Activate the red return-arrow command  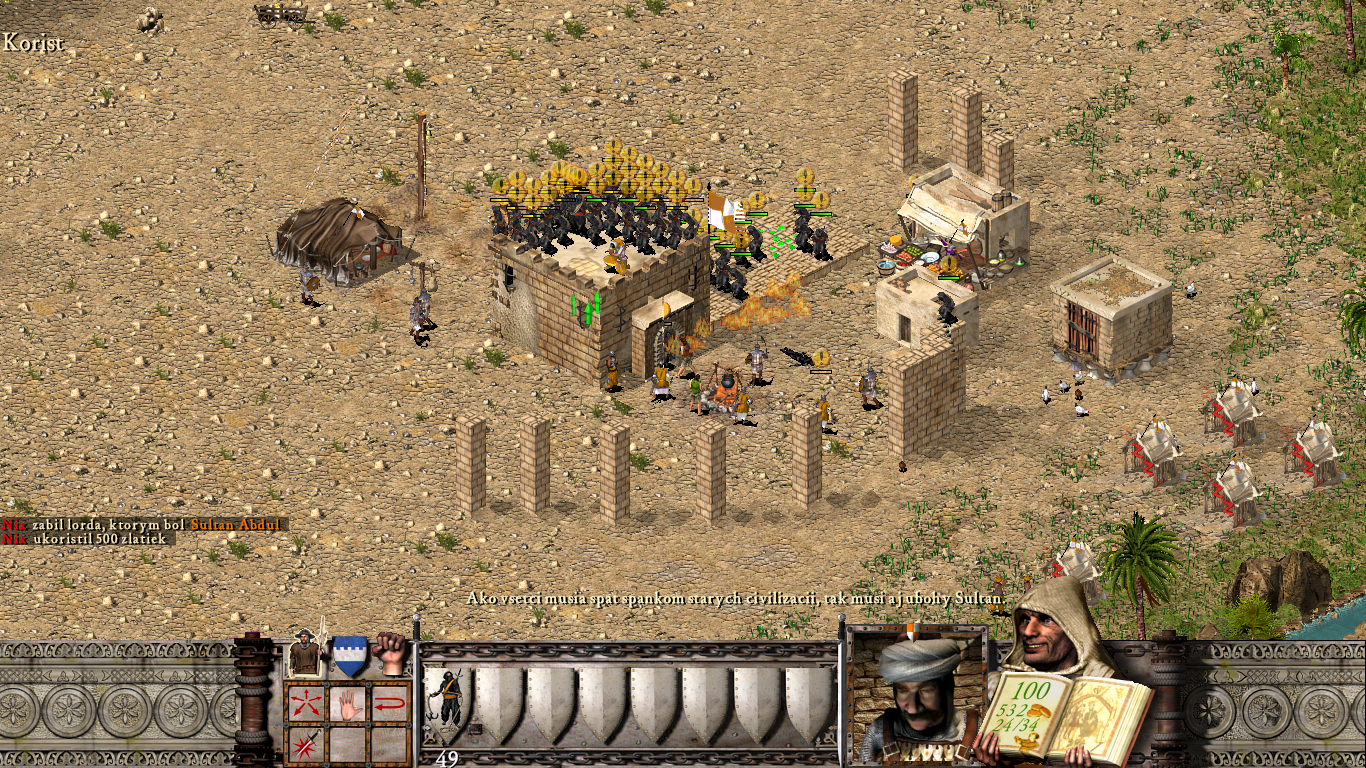coord(390,703)
